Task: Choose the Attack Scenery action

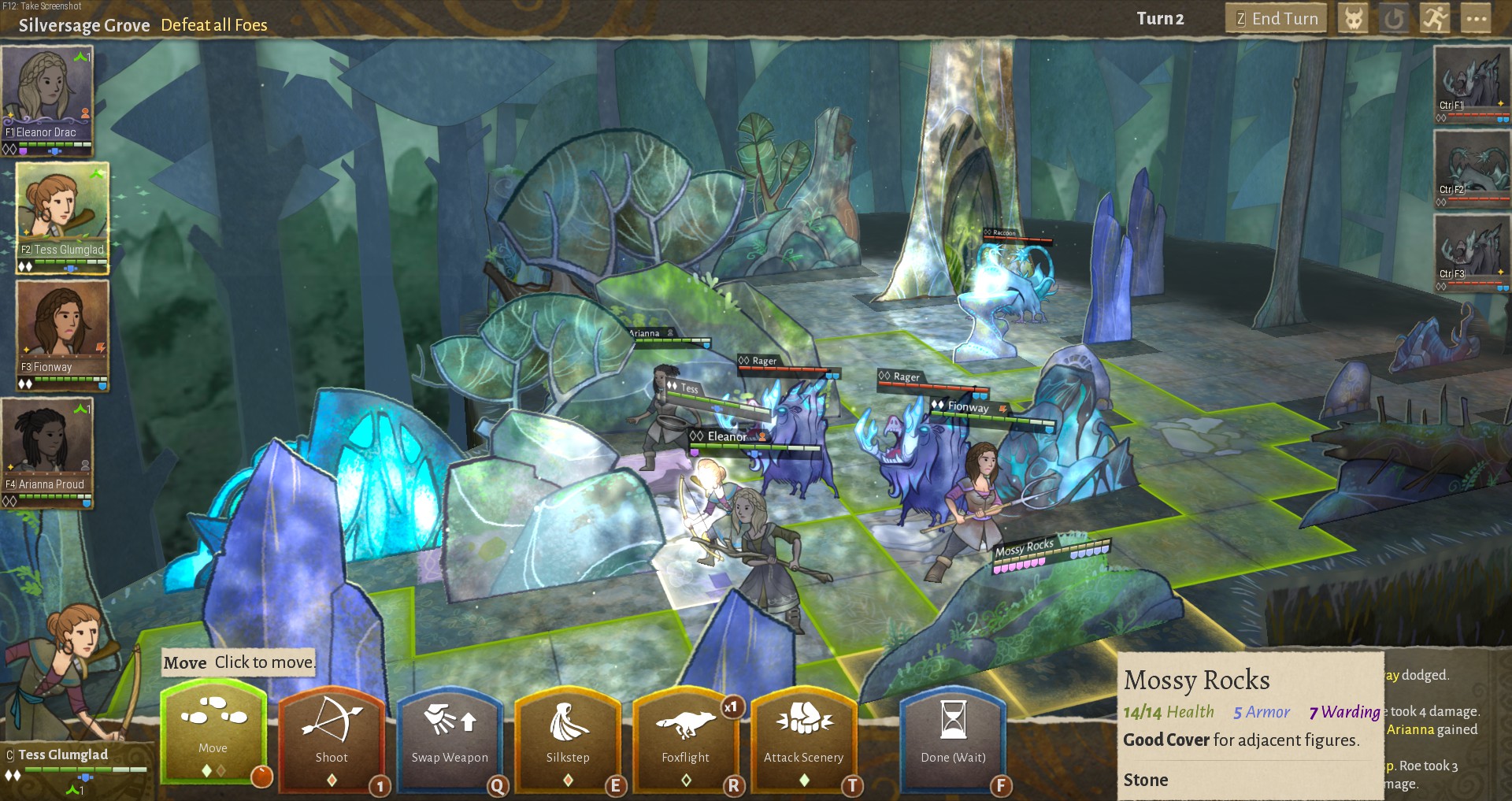Action: (804, 740)
